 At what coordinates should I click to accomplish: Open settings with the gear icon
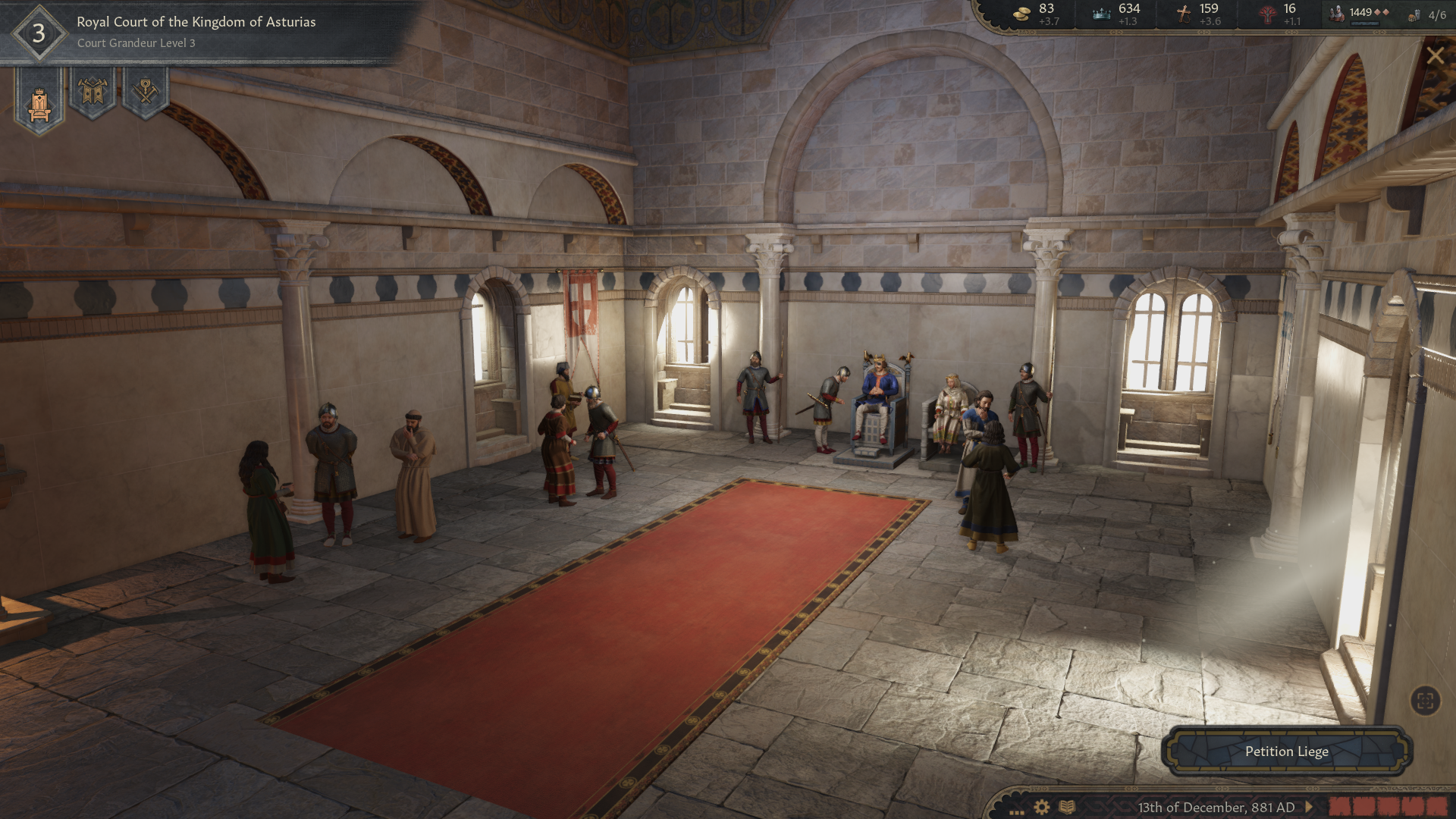coord(1042,807)
